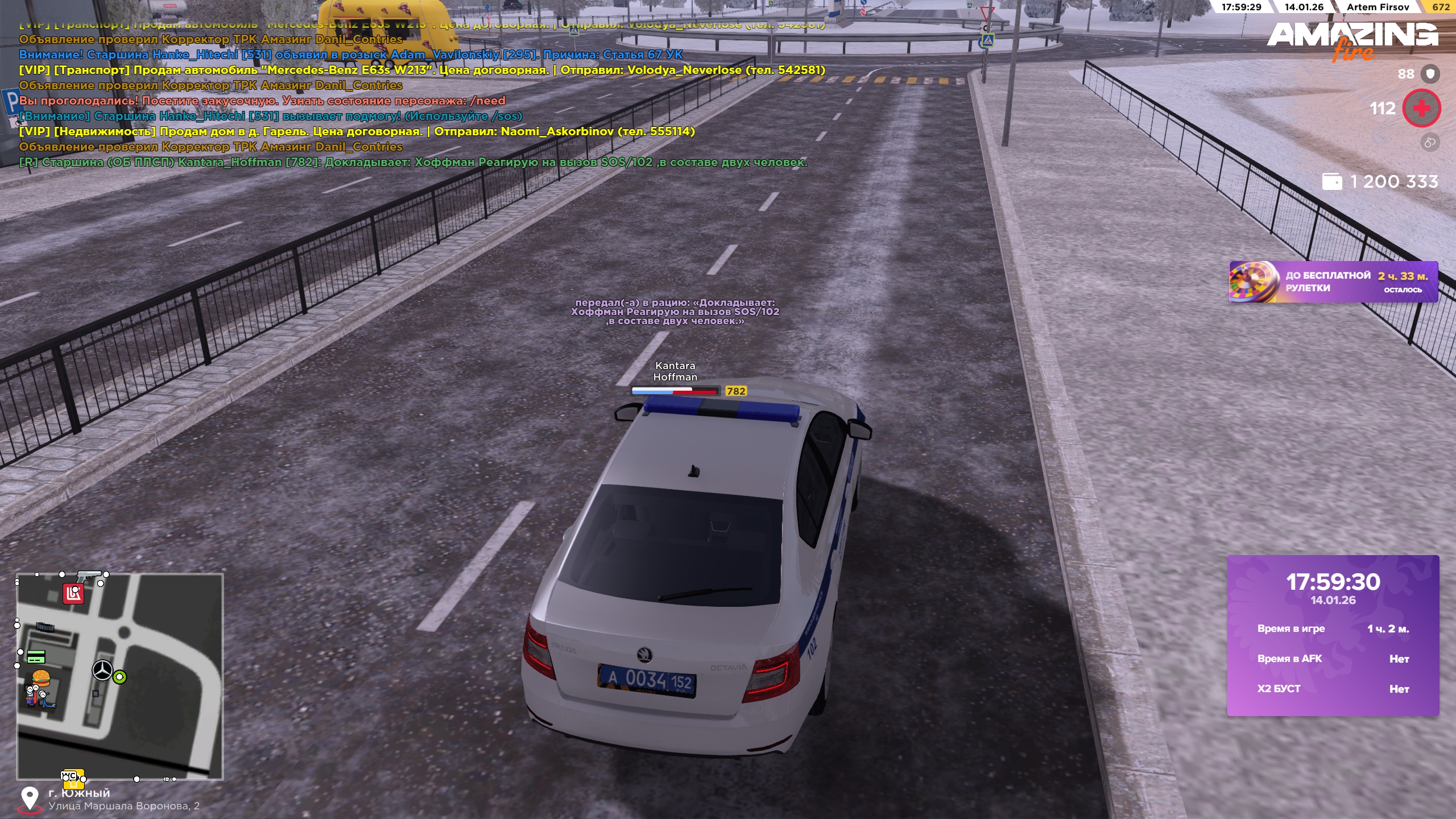Select the green credit card minimap marker
1456x819 pixels.
point(36,657)
